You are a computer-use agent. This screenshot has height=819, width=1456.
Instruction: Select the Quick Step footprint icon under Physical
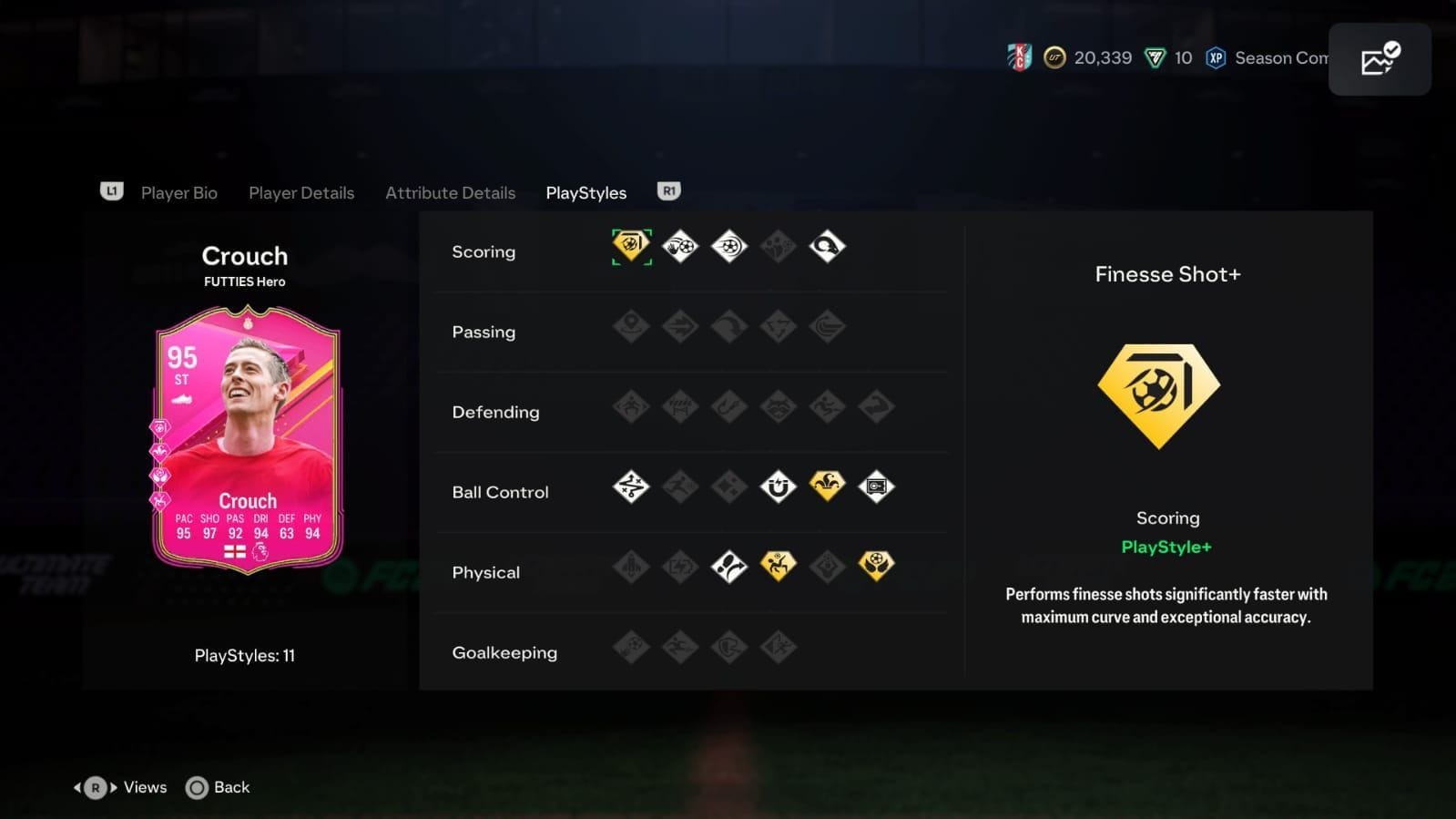pos(729,565)
